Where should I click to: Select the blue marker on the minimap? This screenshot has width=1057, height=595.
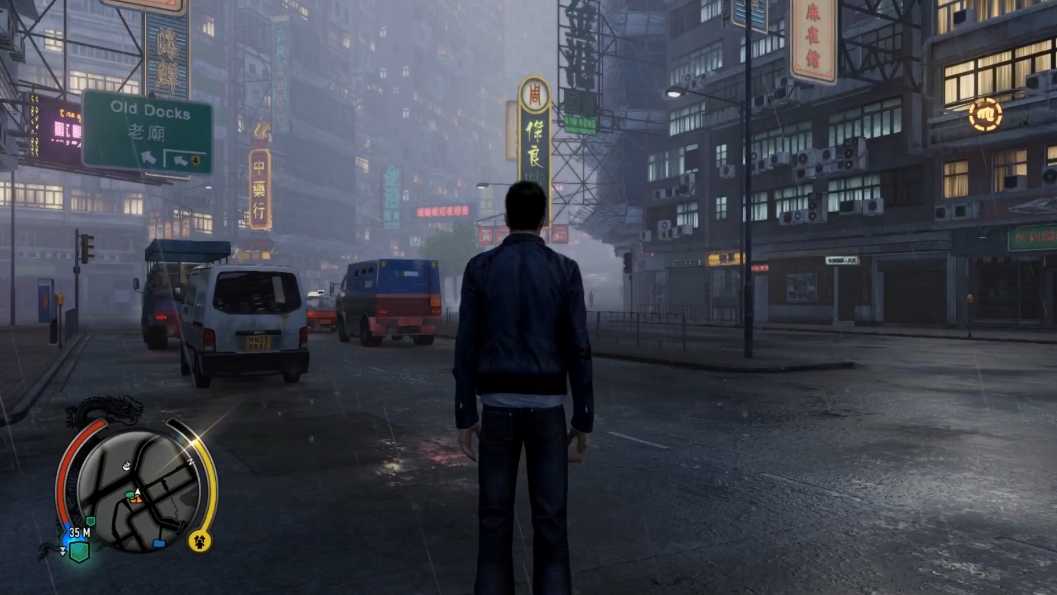pyautogui.click(x=159, y=544)
